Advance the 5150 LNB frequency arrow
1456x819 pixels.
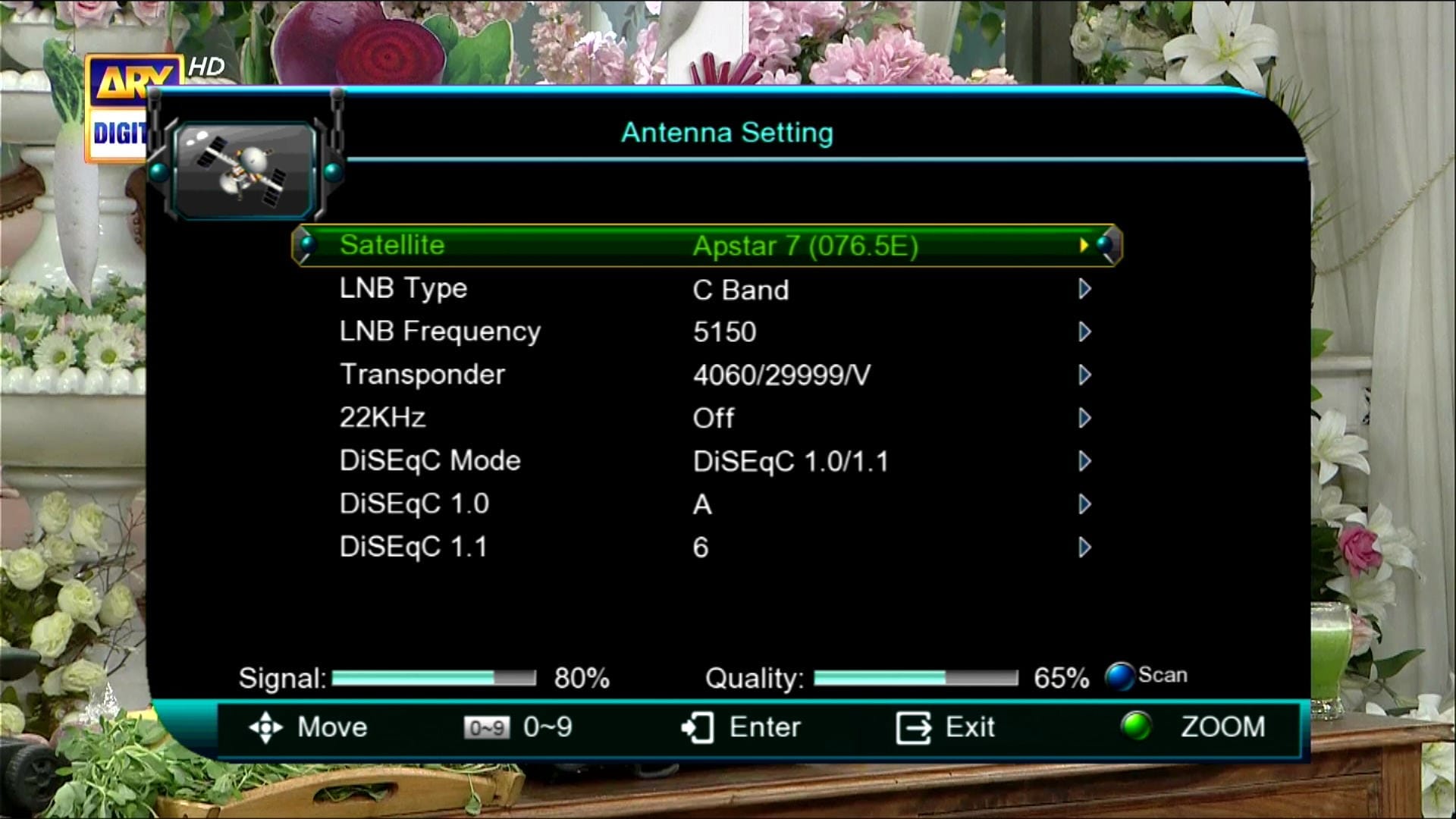point(1084,332)
